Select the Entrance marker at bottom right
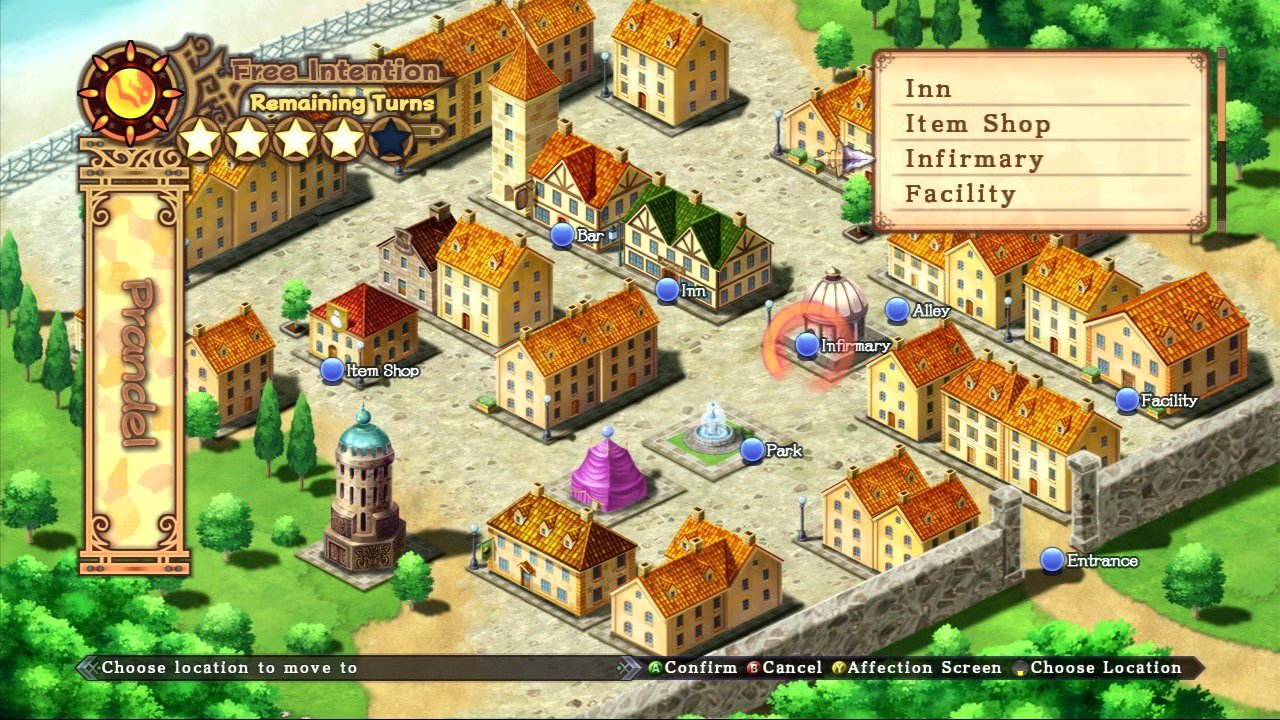Viewport: 1280px width, 720px height. 1052,560
